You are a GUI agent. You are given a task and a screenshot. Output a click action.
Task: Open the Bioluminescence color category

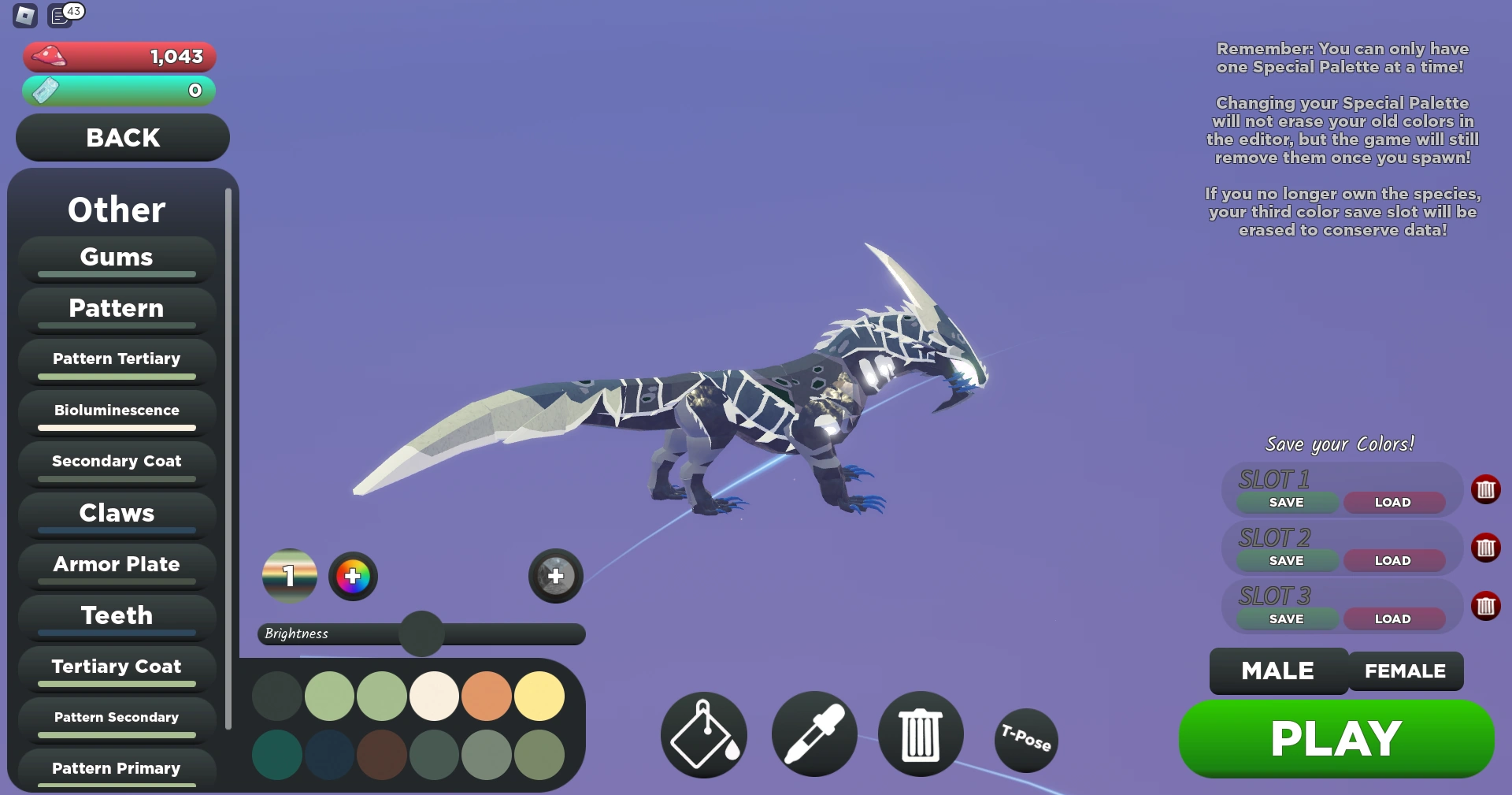pos(116,410)
